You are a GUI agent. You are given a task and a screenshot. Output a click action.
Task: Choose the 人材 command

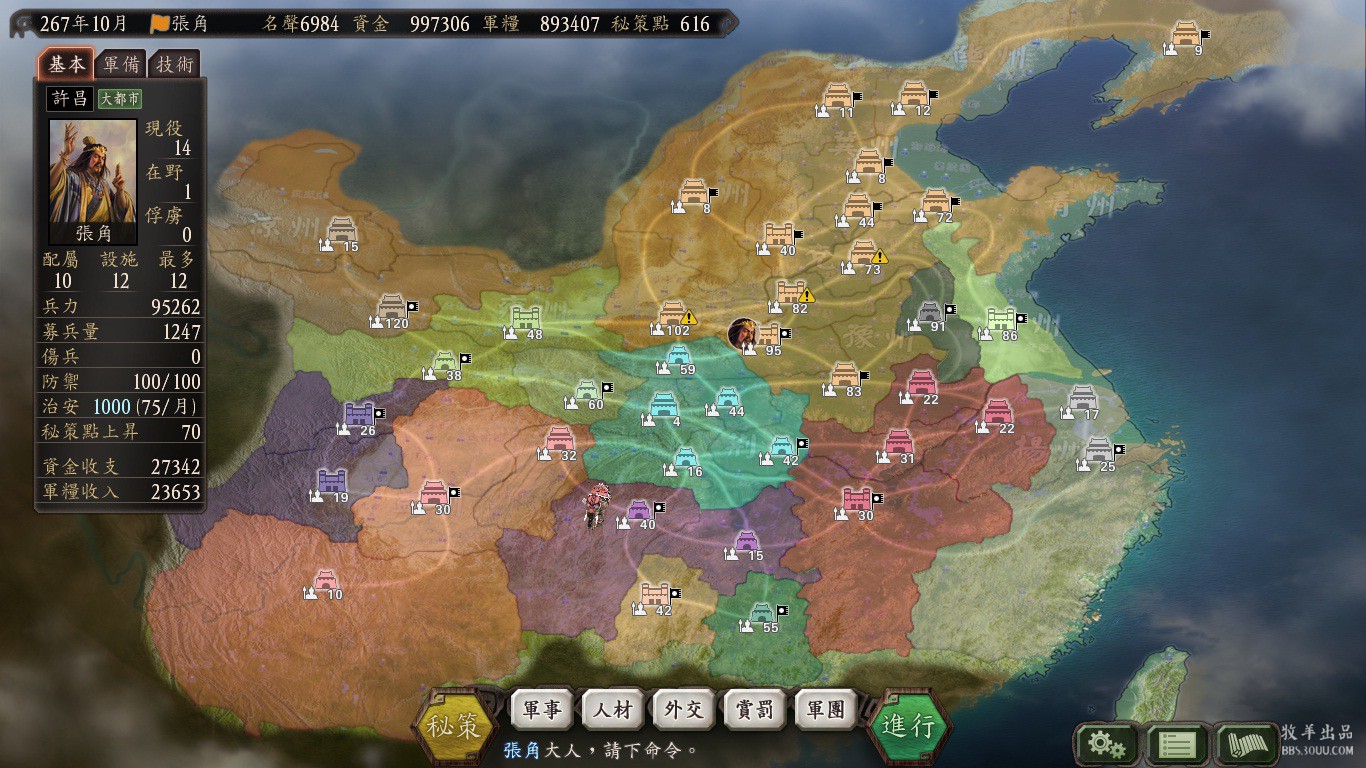click(x=613, y=710)
